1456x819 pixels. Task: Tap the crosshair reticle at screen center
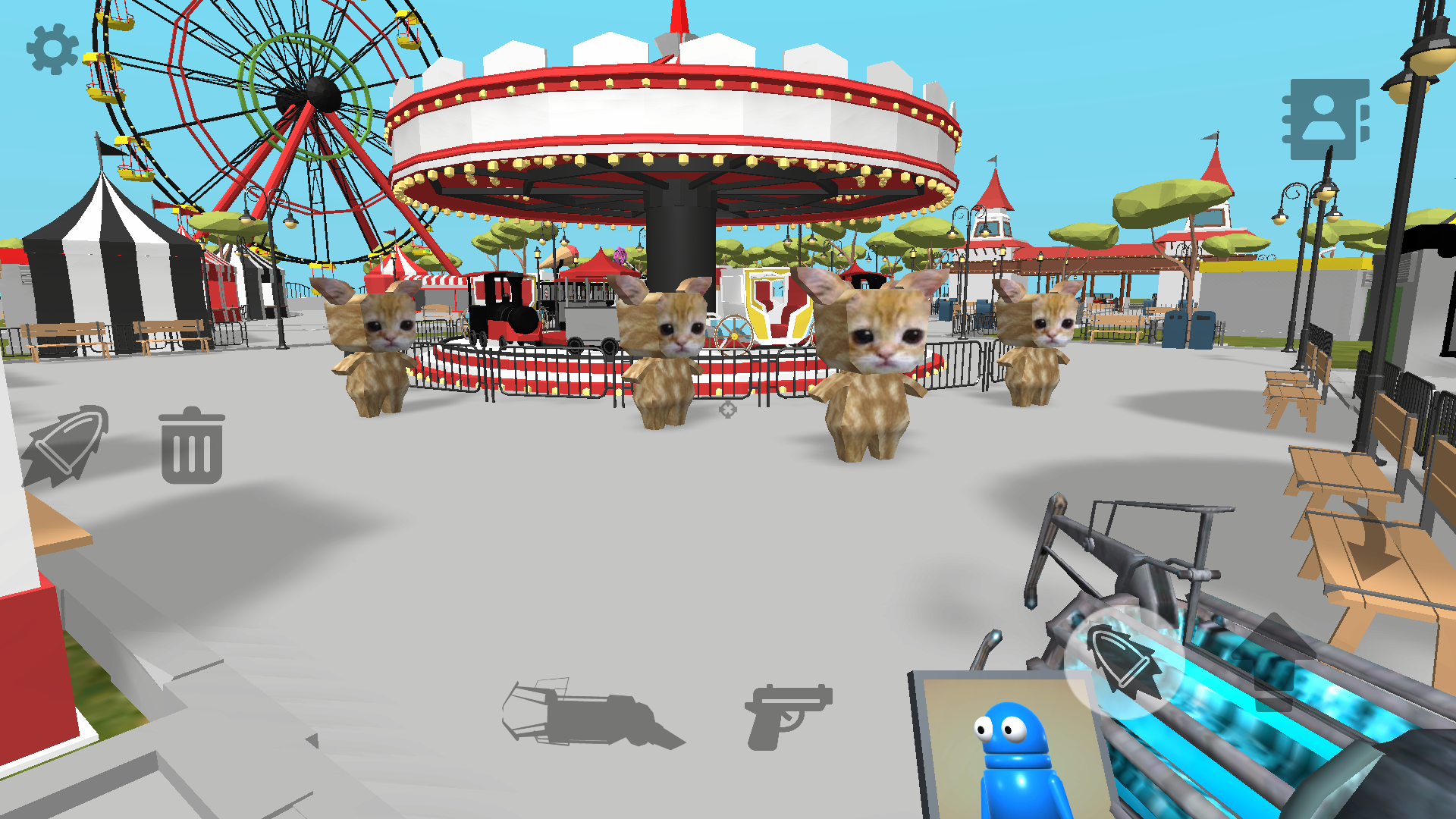point(726,409)
